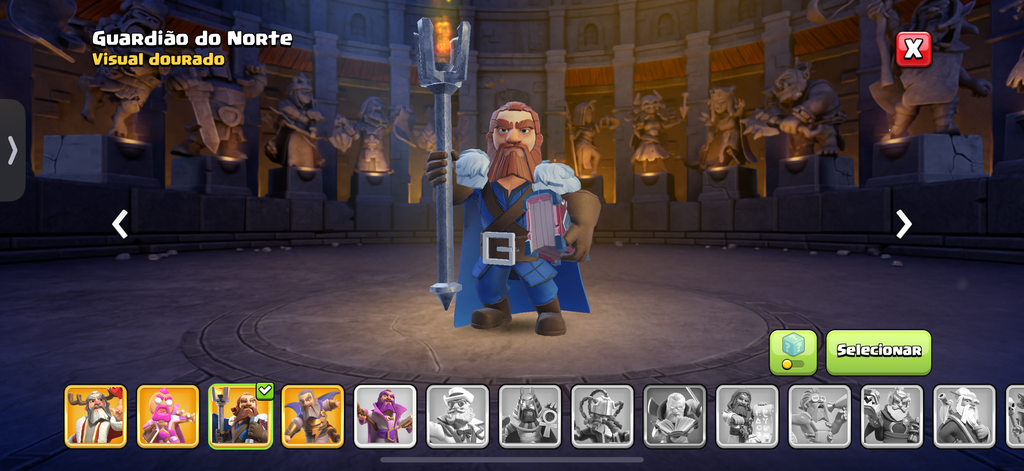Show the previous skin with the left arrow

[120, 224]
